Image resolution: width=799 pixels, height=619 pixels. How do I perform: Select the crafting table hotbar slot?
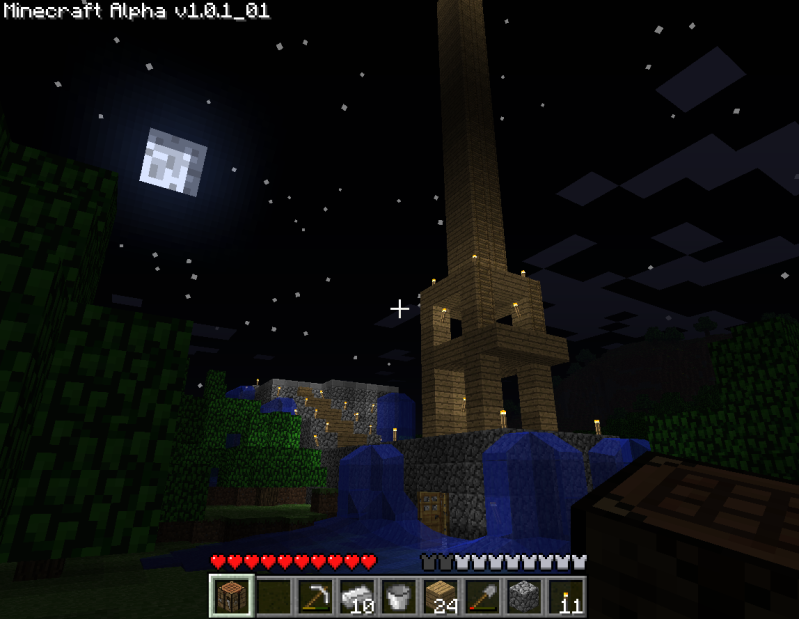point(232,596)
